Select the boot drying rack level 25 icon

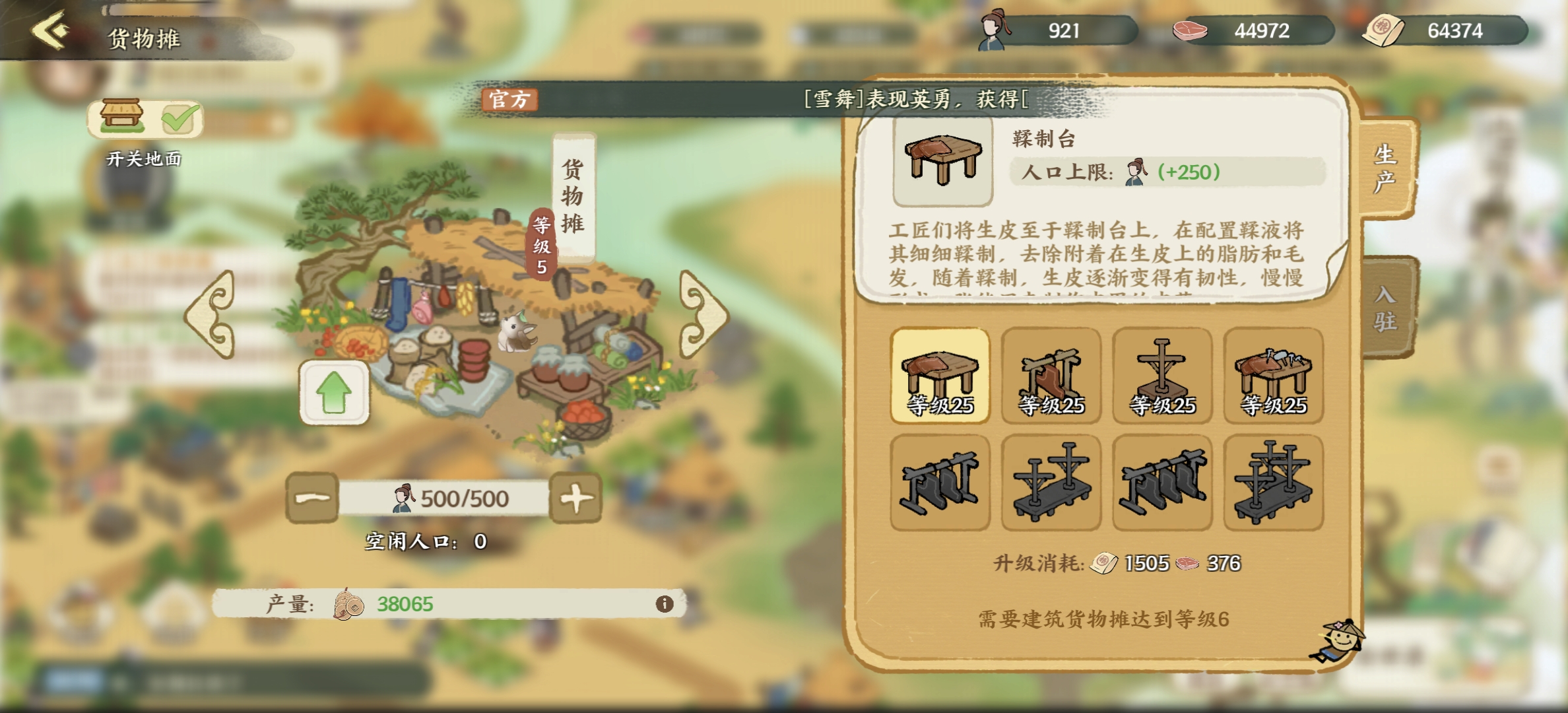[1052, 376]
